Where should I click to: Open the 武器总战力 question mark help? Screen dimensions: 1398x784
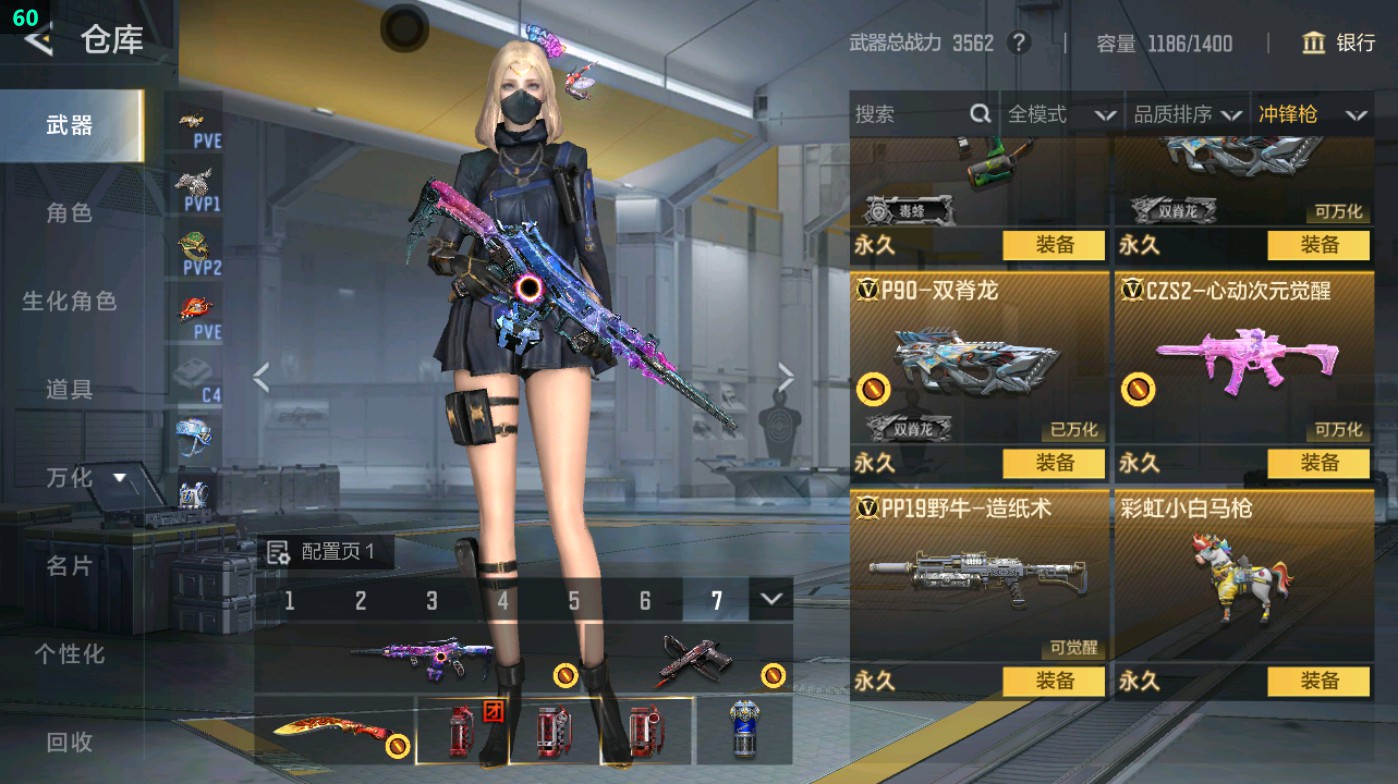click(1017, 43)
